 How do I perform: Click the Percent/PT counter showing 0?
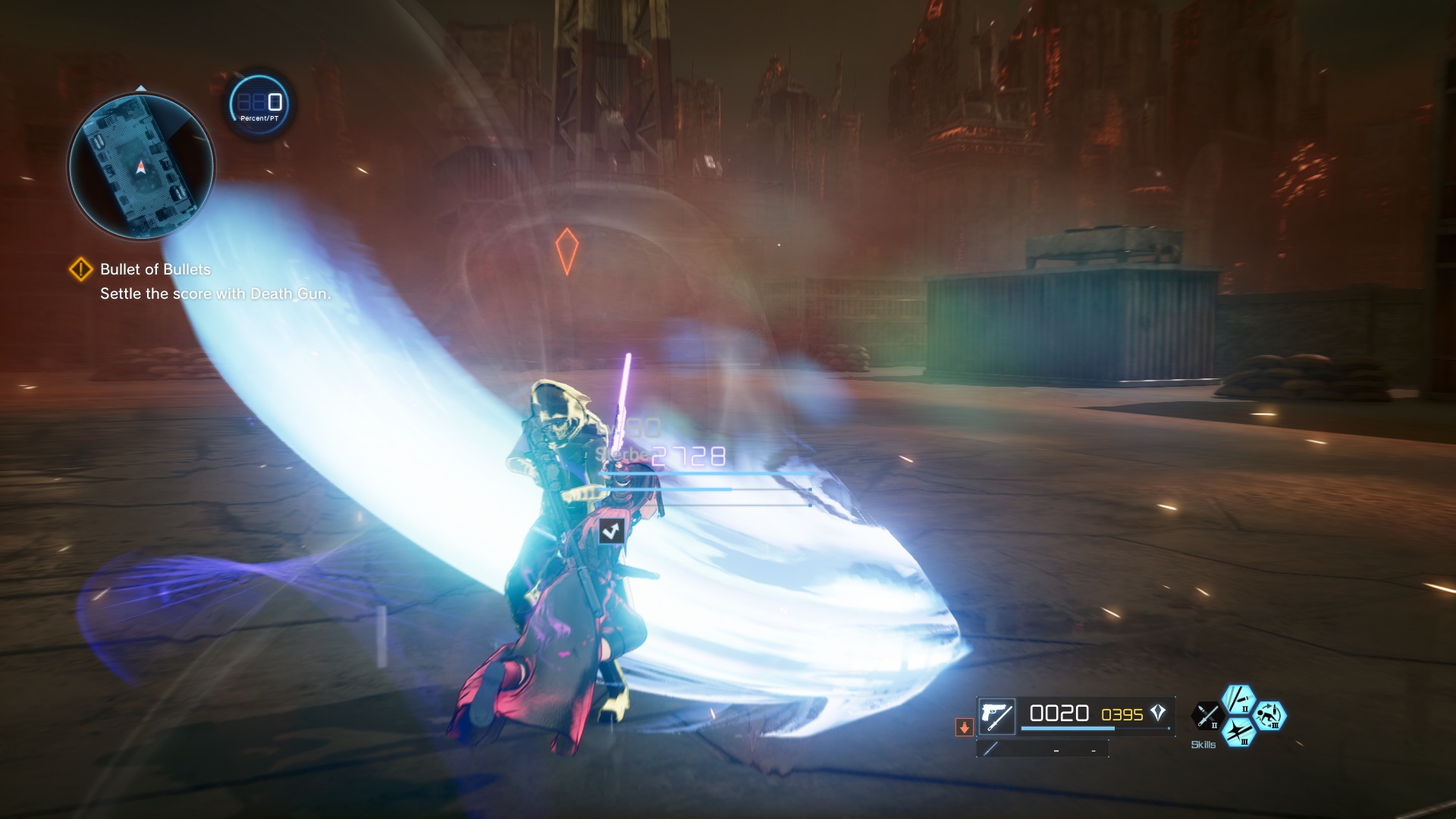pos(258,104)
